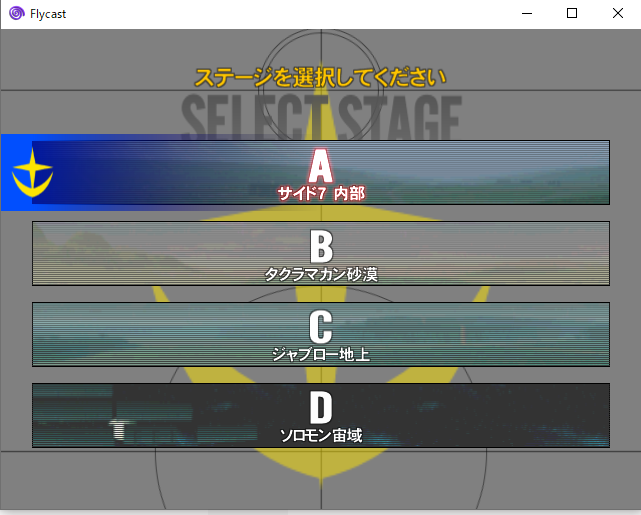Choose stage B タクラマカン砂漠
The height and width of the screenshot is (515, 641).
[320, 253]
